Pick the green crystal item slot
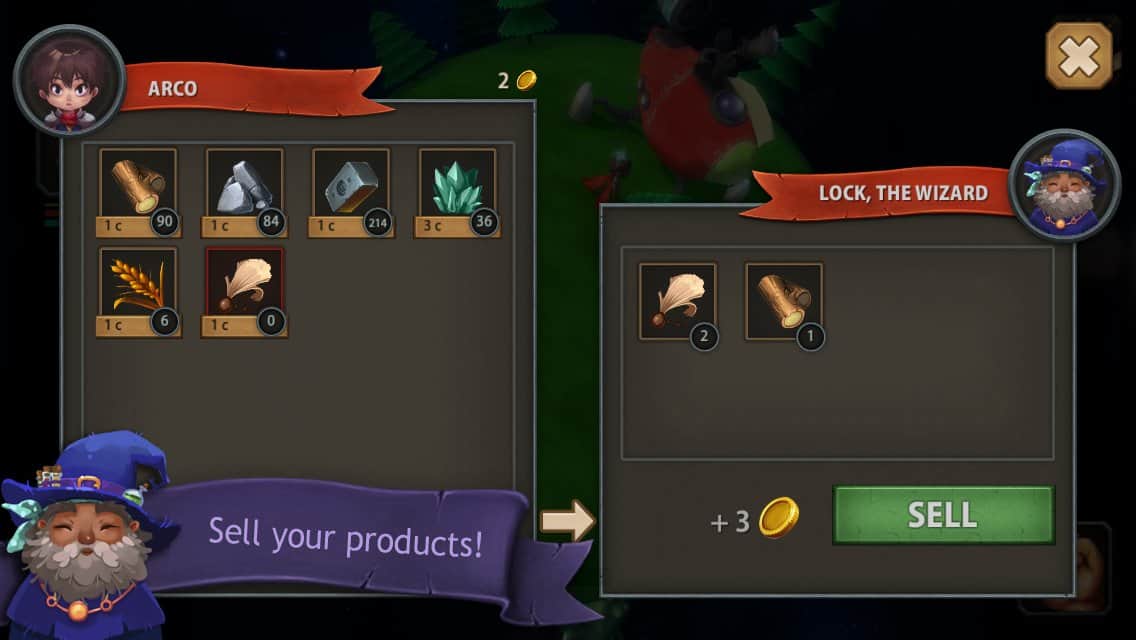Viewport: 1136px width, 640px height. point(457,190)
